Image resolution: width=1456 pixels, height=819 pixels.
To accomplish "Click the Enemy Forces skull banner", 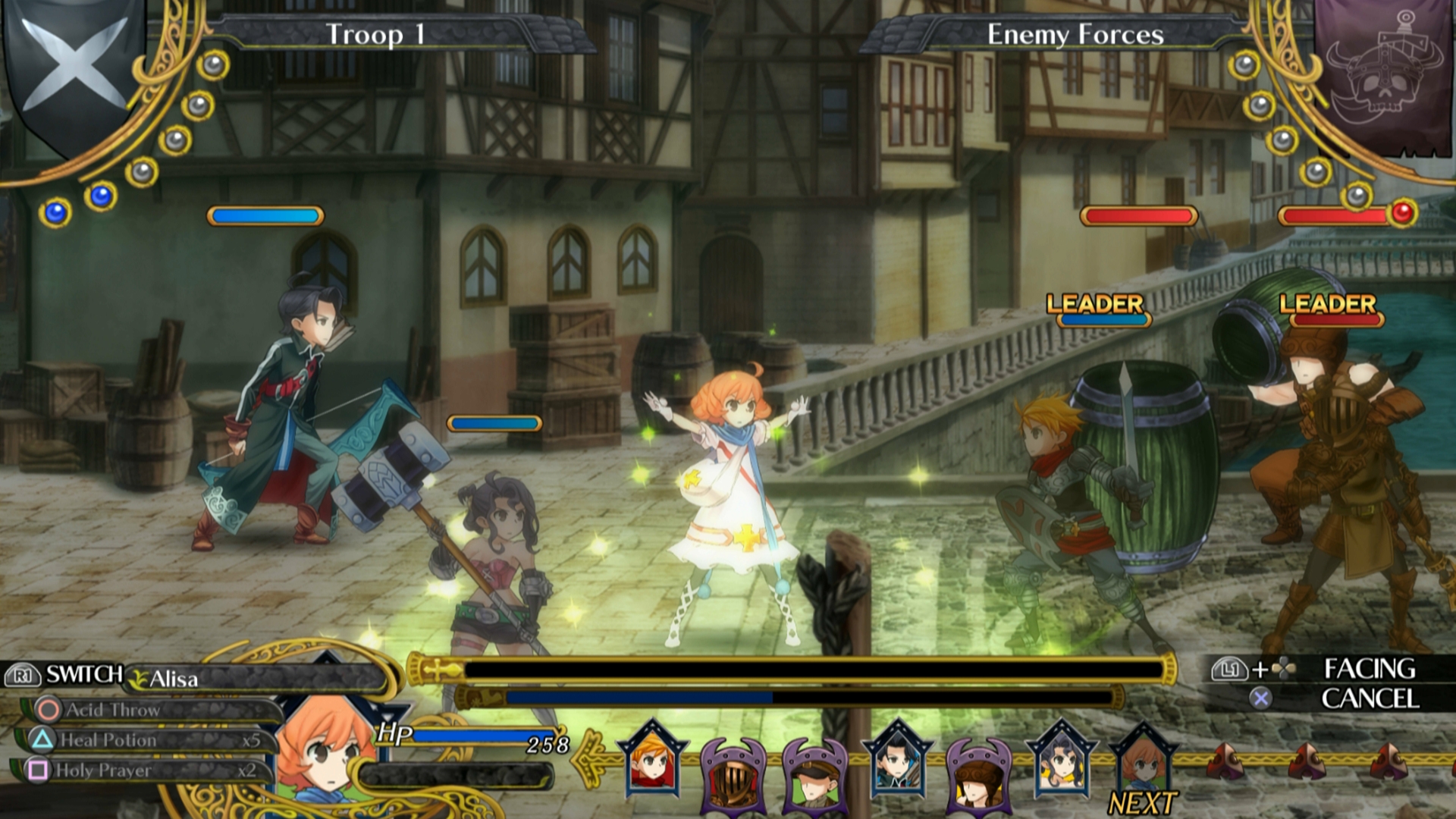I will (1384, 76).
